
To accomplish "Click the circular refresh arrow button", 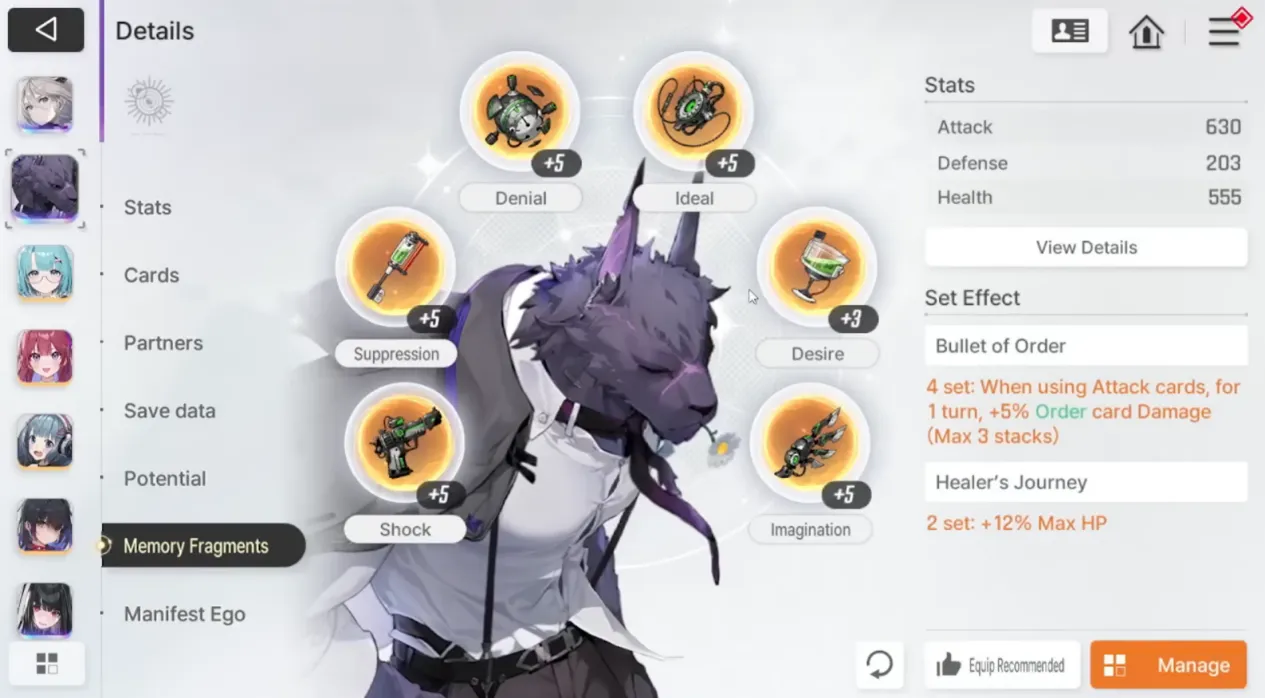I will coord(880,665).
